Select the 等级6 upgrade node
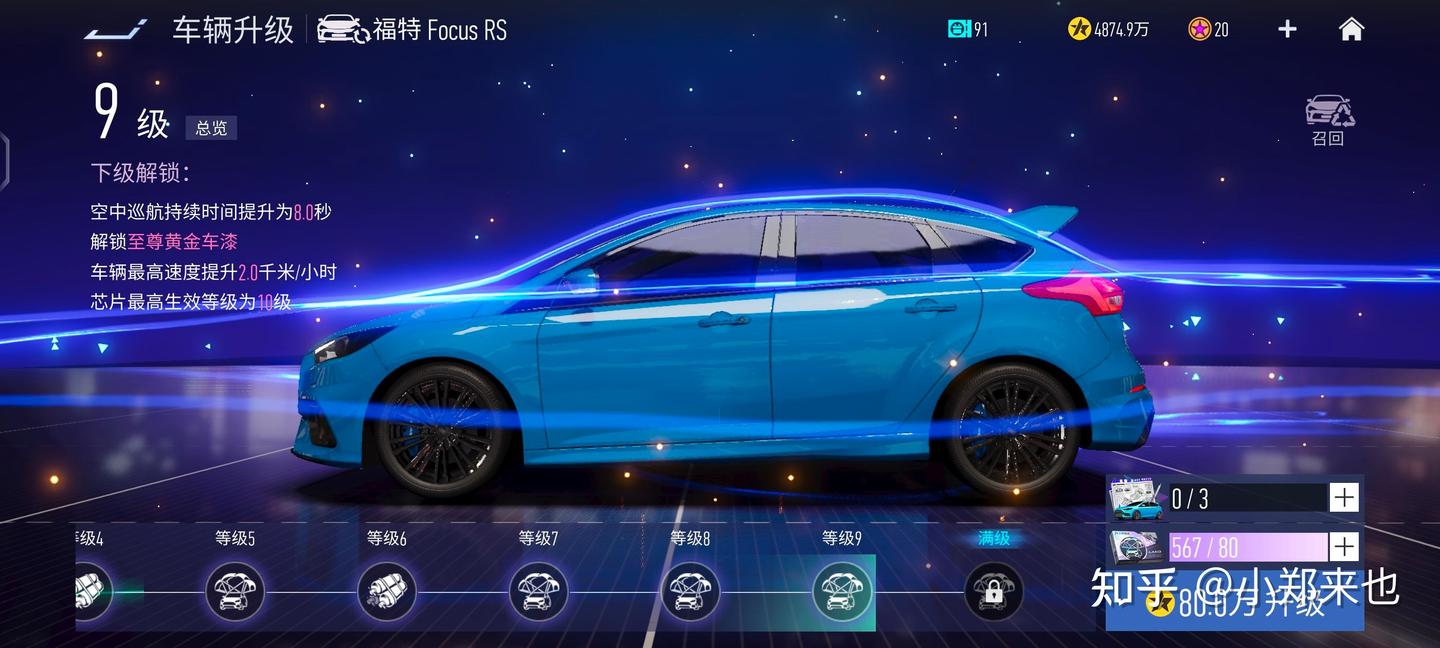 387,591
